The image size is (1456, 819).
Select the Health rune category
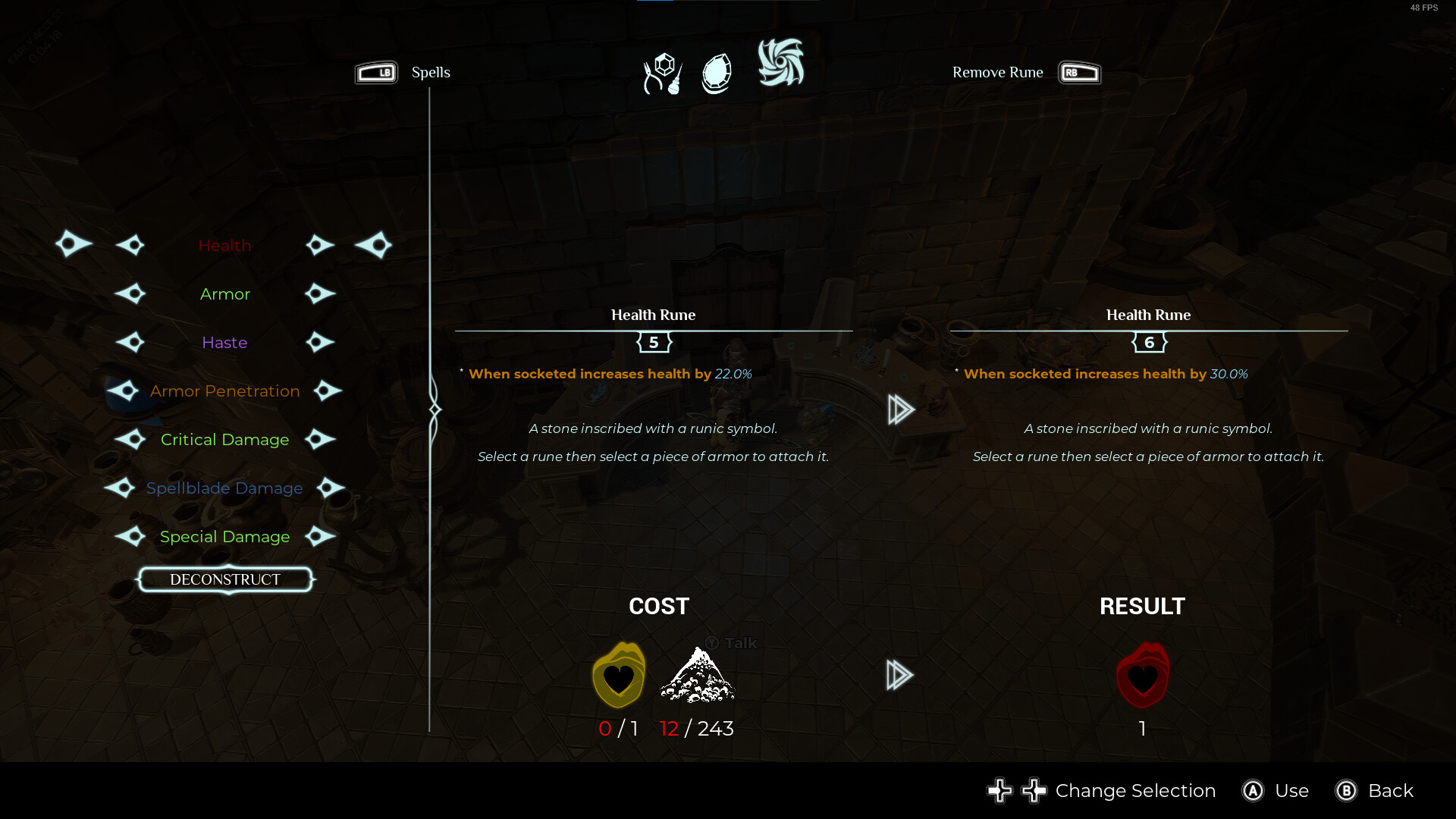click(x=224, y=246)
